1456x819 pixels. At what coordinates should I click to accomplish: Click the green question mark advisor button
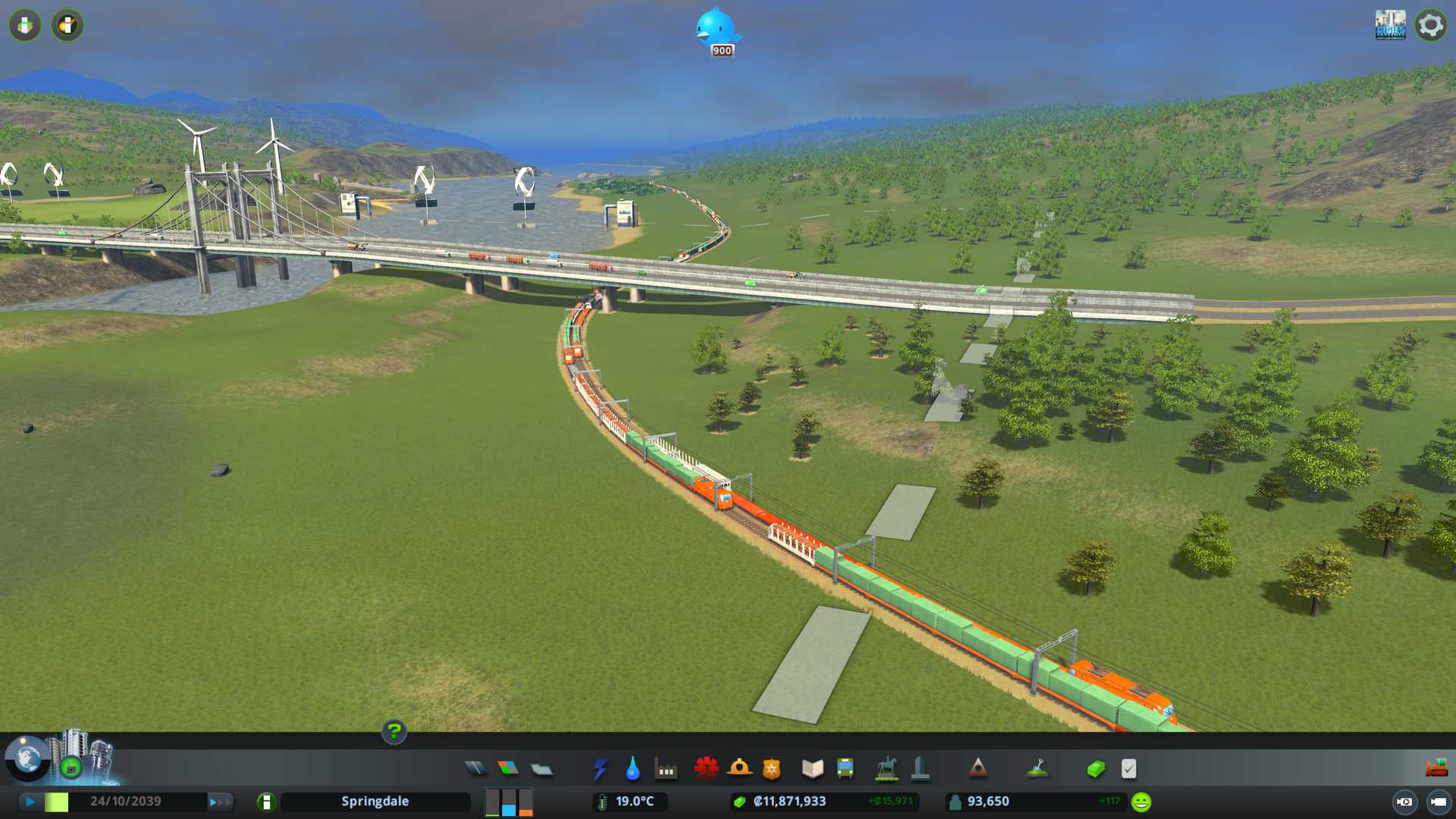point(394,731)
